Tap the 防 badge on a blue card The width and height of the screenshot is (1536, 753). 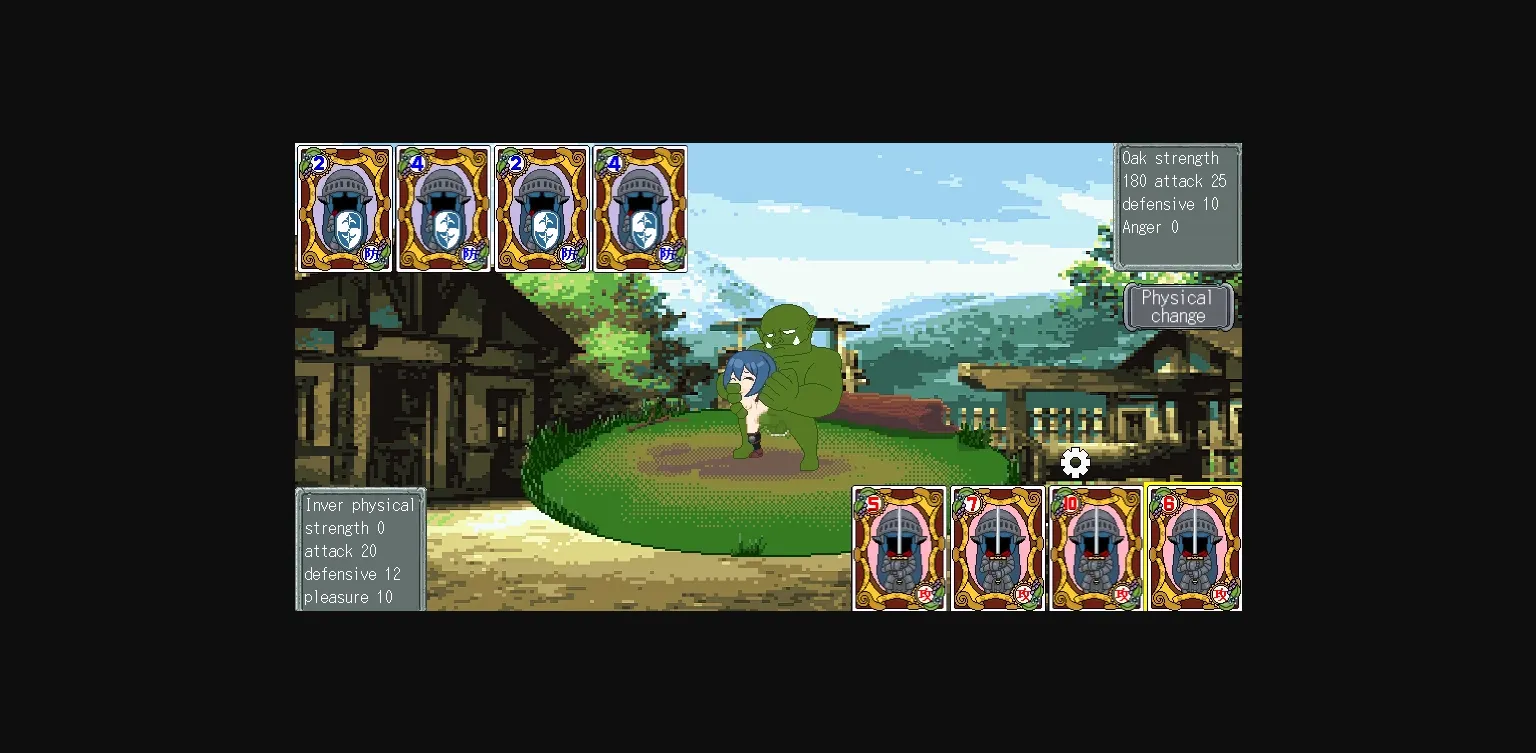tap(370, 253)
